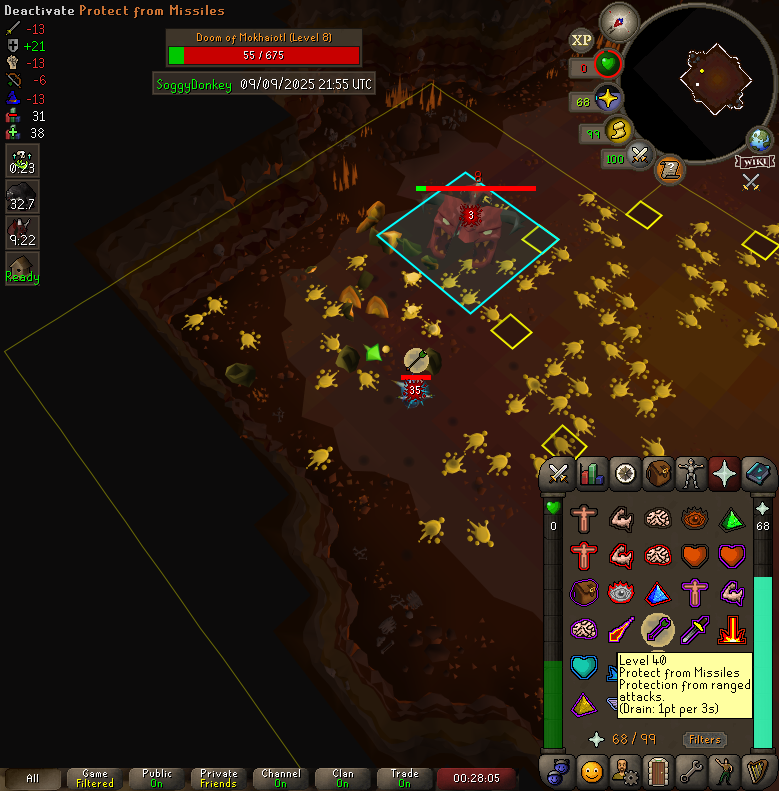
Task: Deactivate the Protect from Missiles prayer
Action: 657,629
